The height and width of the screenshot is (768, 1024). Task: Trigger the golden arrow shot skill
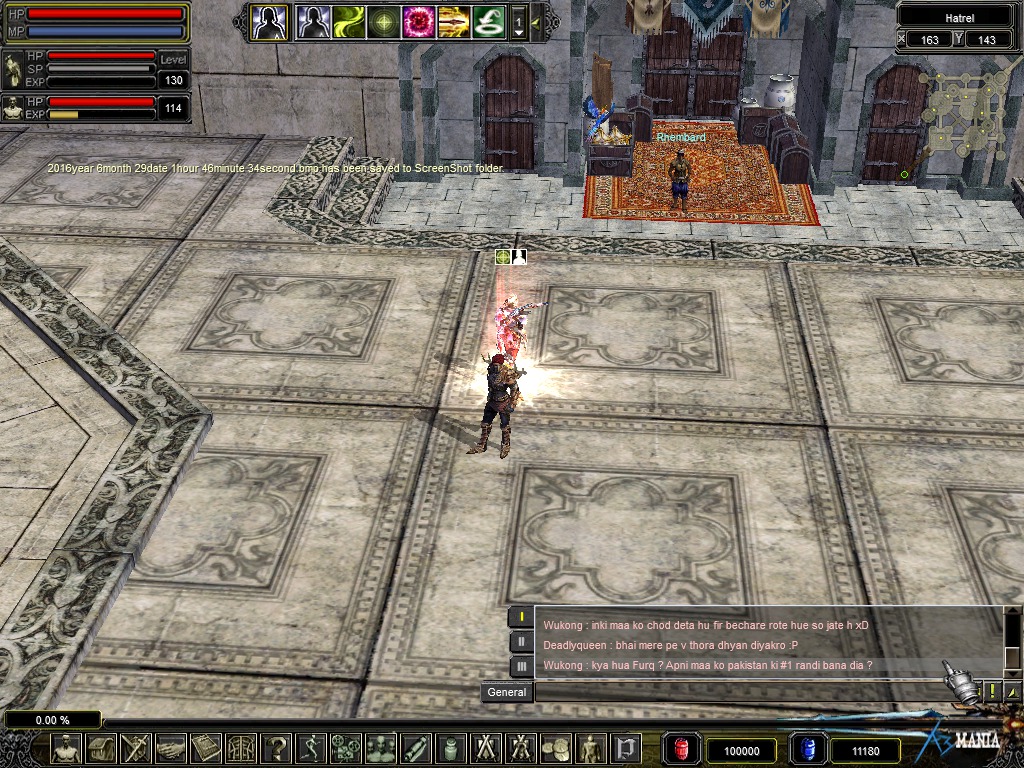[x=453, y=21]
